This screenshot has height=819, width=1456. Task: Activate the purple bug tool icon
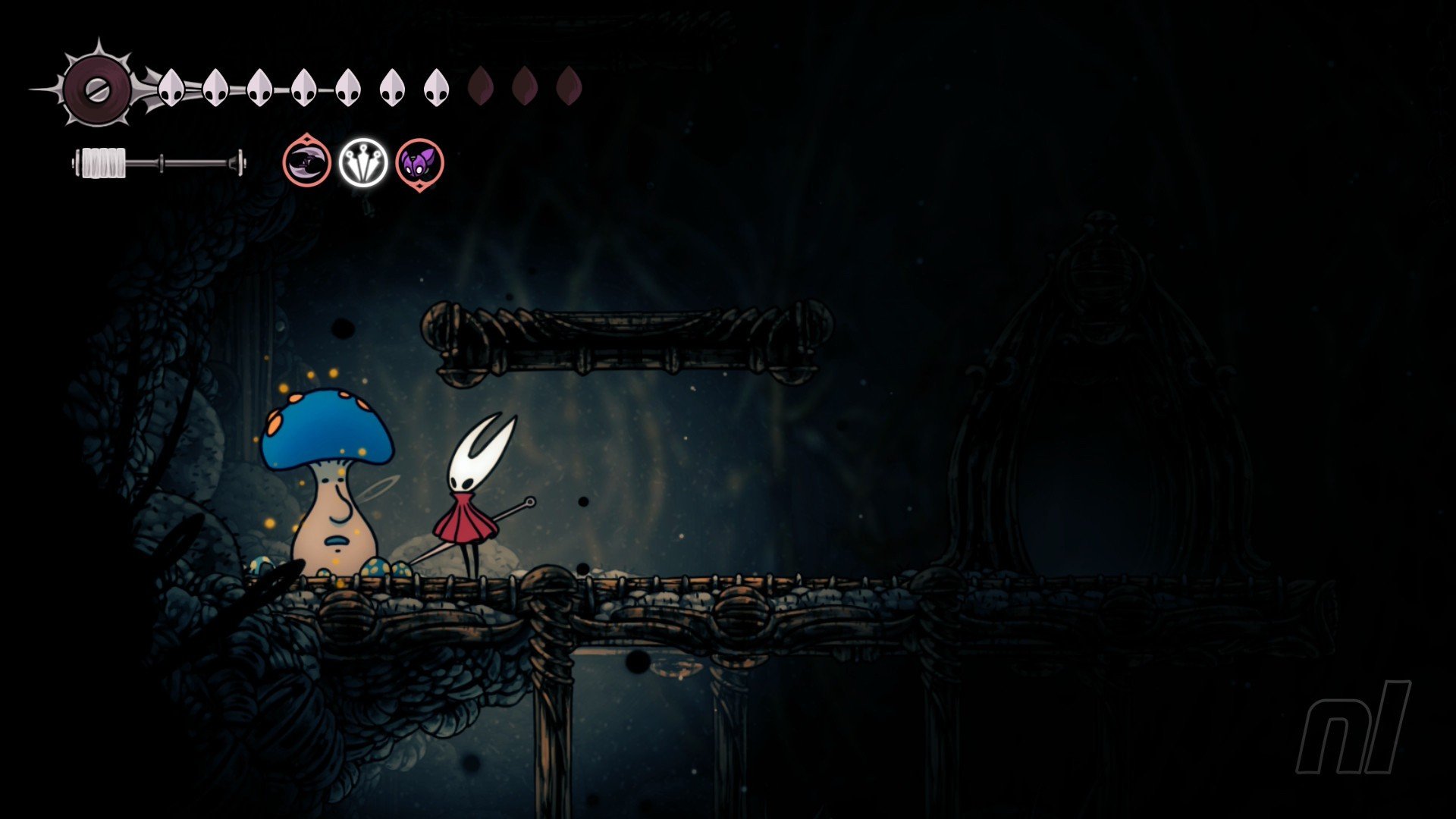[x=419, y=163]
